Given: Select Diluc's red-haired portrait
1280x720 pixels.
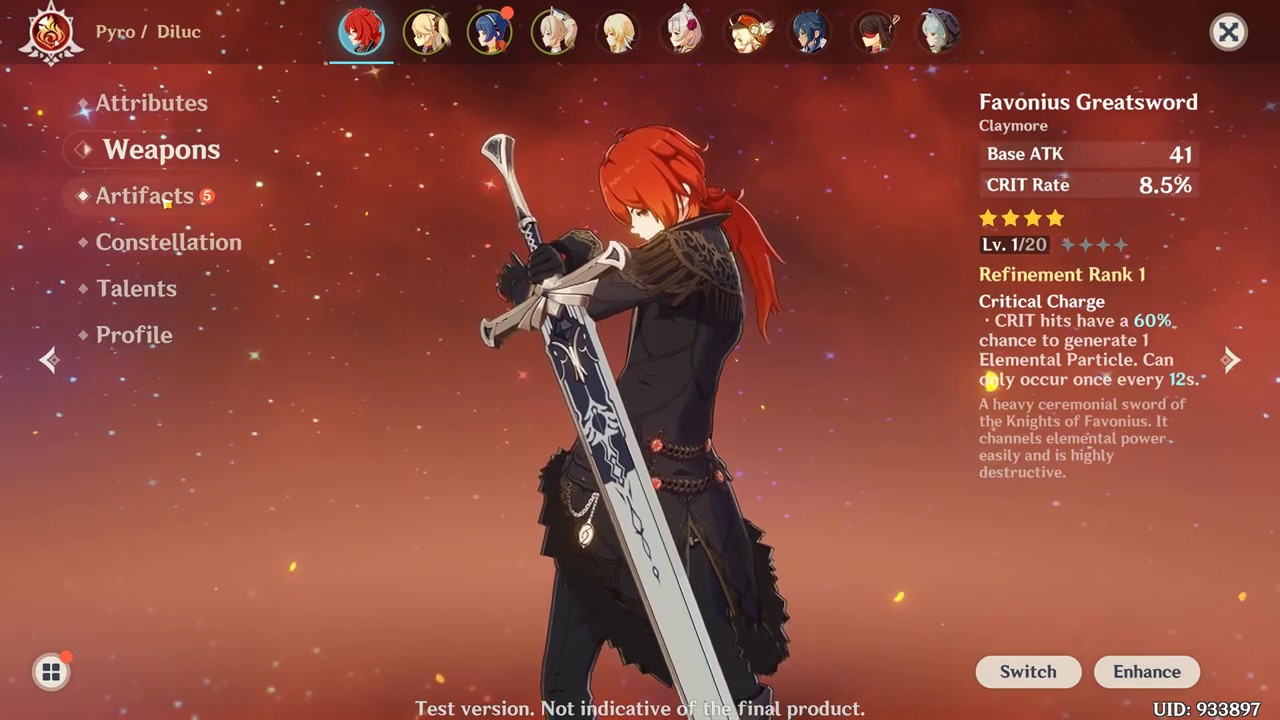Looking at the screenshot, I should (362, 33).
